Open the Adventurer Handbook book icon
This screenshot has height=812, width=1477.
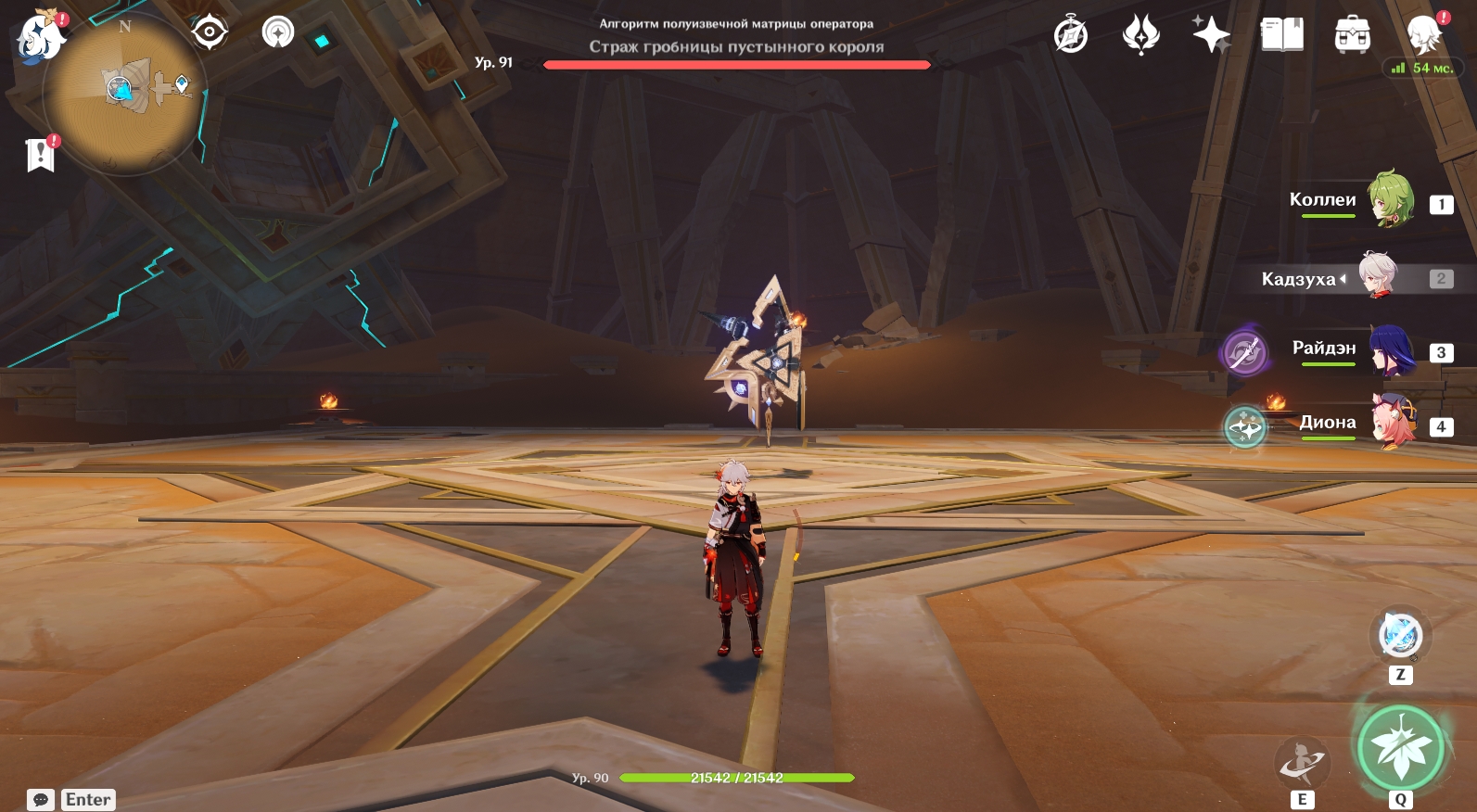[1282, 35]
